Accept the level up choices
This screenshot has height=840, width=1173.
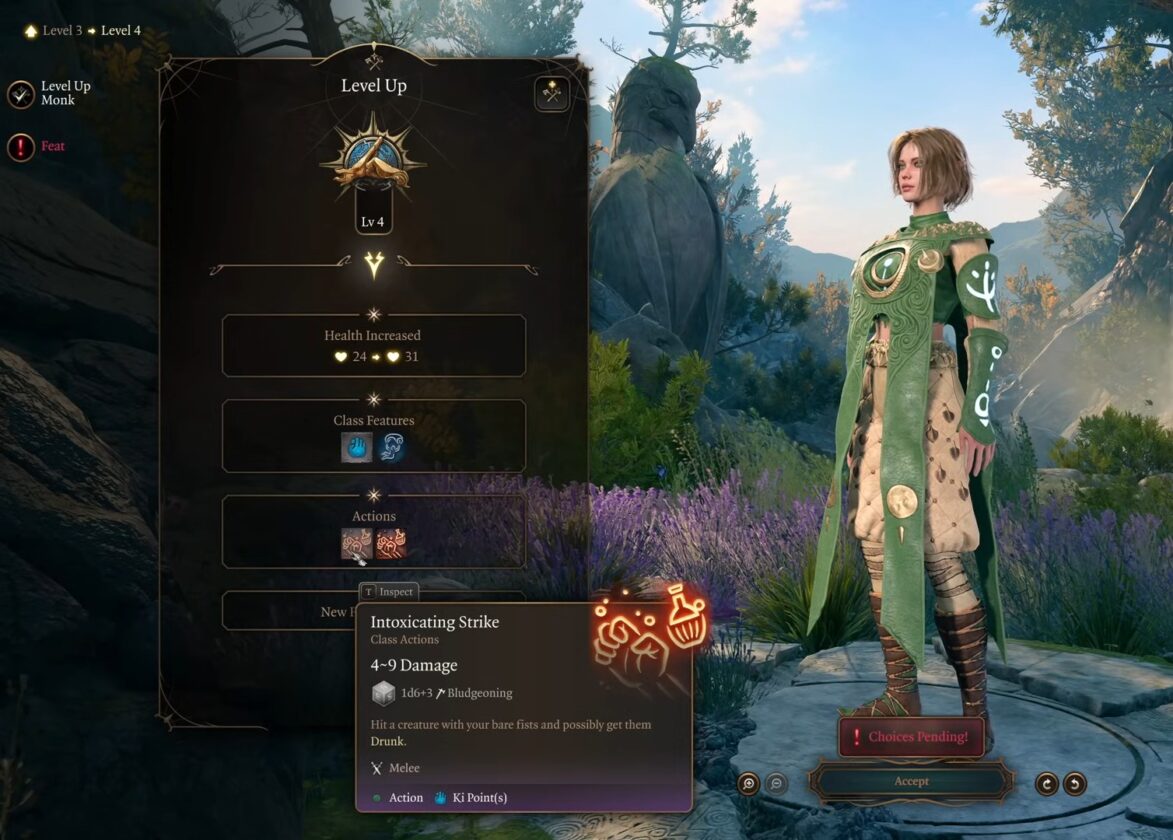[910, 781]
